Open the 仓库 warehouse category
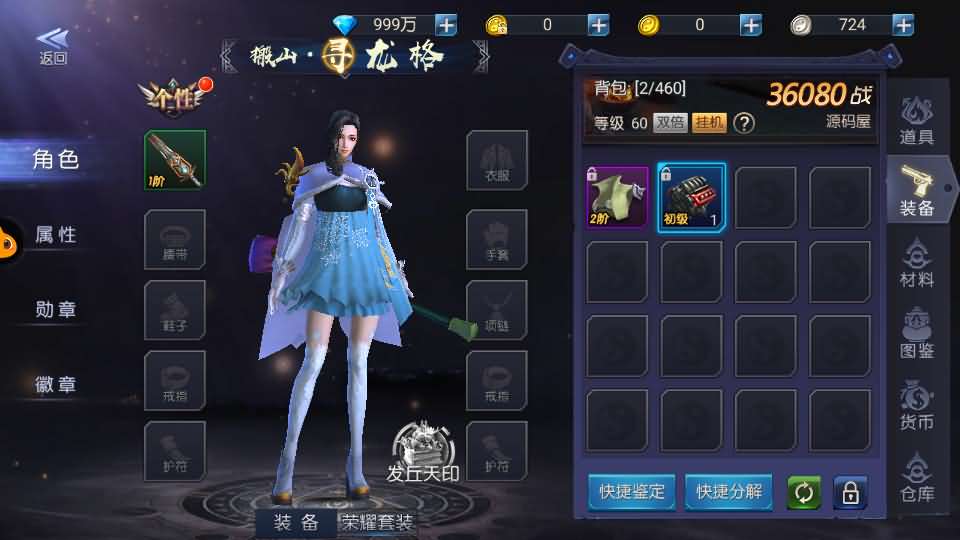Viewport: 960px width, 540px height. coord(916,476)
